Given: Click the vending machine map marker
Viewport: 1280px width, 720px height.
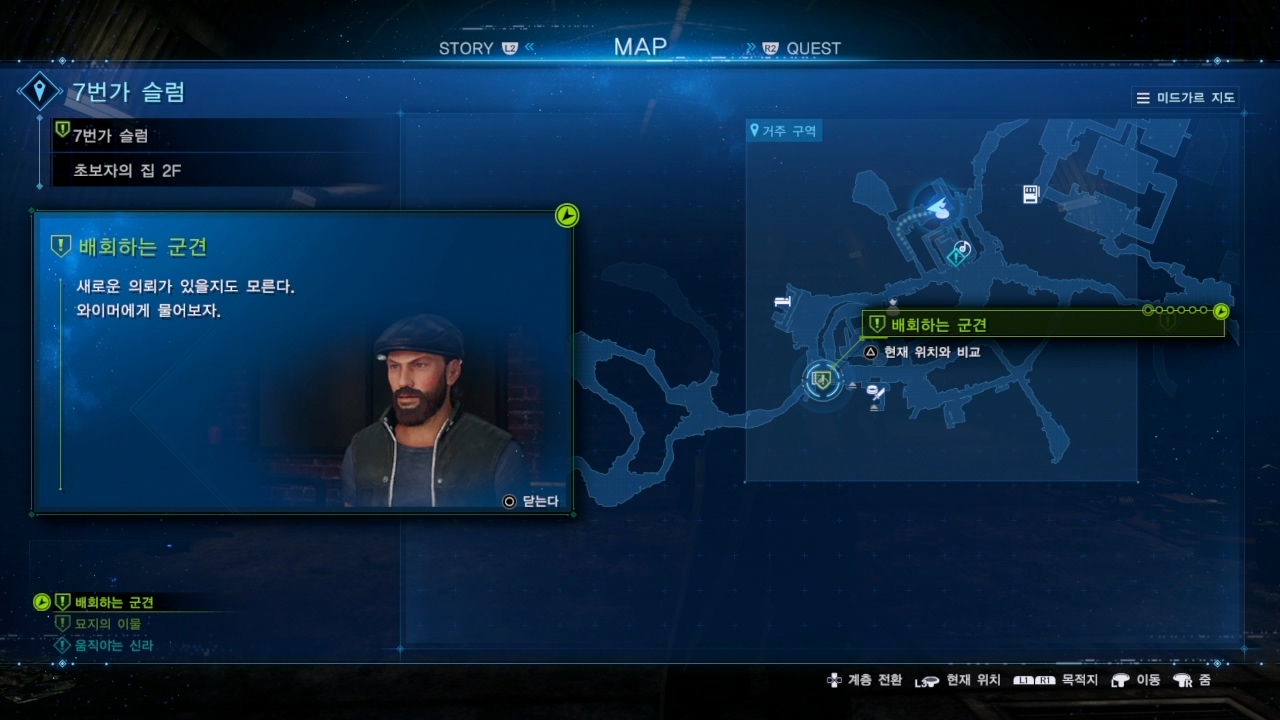Looking at the screenshot, I should (1031, 194).
